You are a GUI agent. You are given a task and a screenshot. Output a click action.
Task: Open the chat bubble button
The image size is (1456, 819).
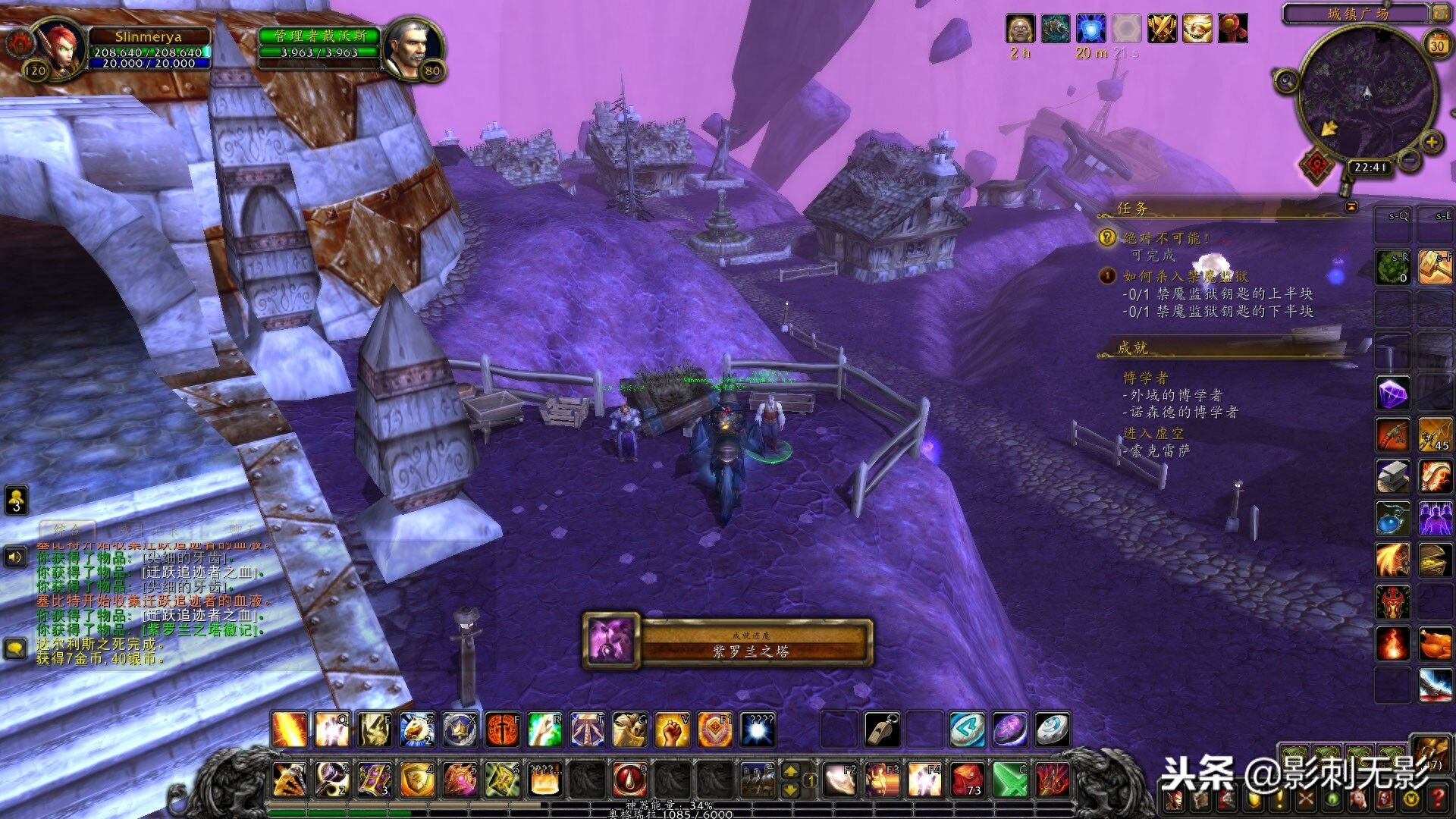pos(15,648)
